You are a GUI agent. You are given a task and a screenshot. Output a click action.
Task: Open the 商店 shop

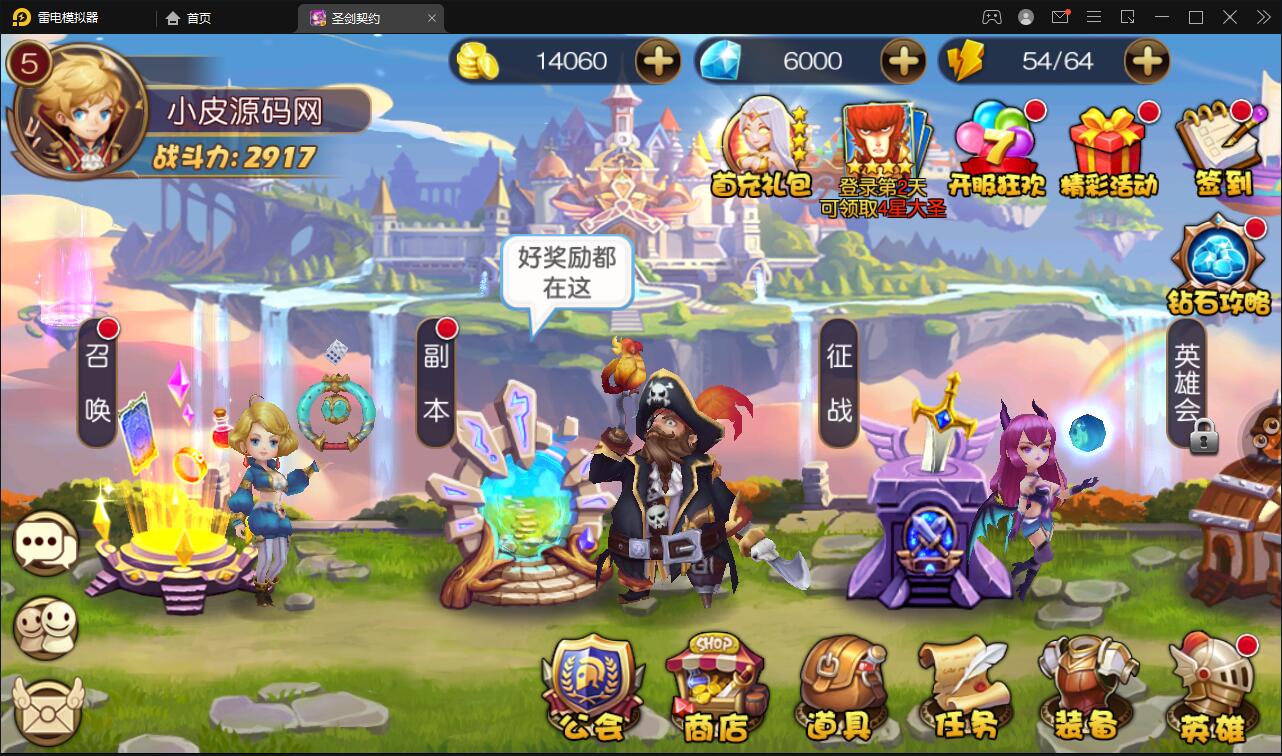(x=717, y=690)
